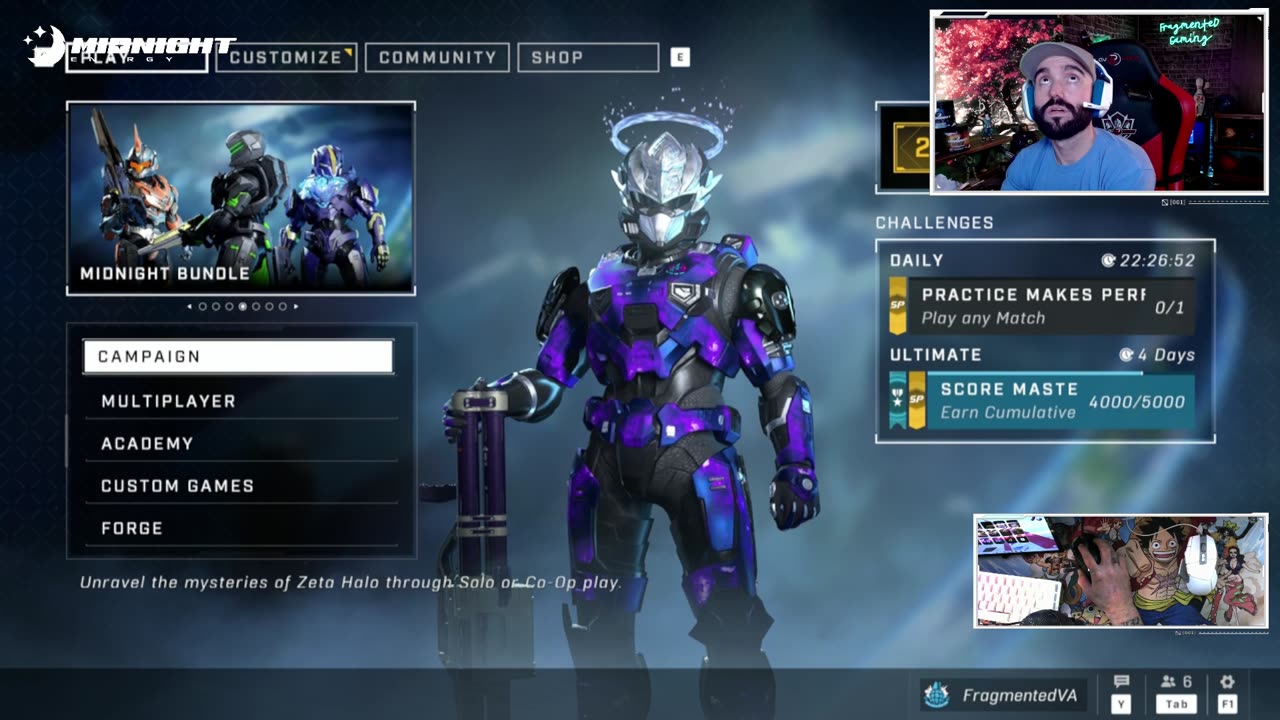Image resolution: width=1280 pixels, height=720 pixels.
Task: Open the Community tab
Action: coord(437,57)
